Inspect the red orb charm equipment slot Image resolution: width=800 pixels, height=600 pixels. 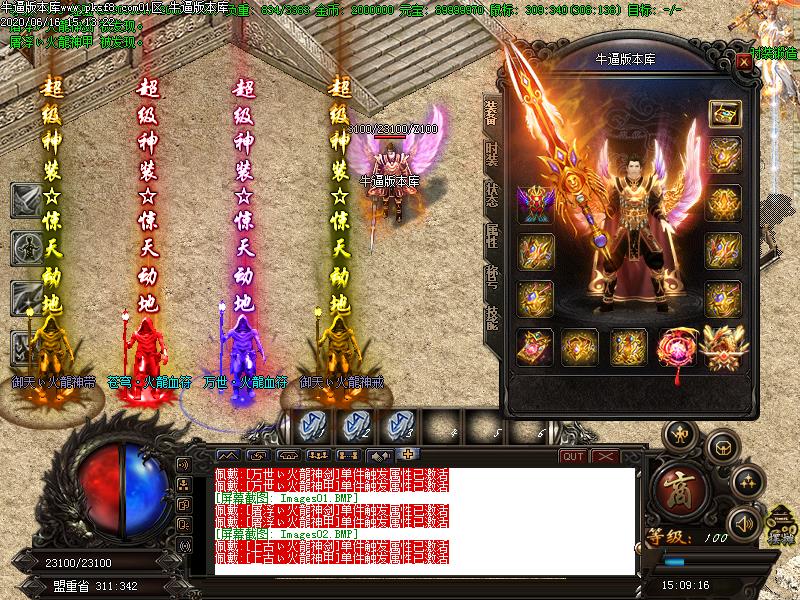point(676,347)
